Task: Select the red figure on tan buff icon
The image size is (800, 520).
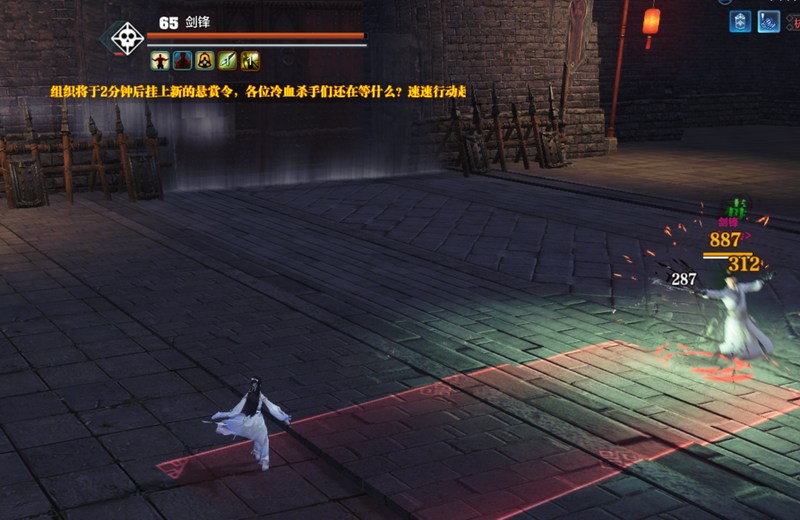Action: click(160, 61)
